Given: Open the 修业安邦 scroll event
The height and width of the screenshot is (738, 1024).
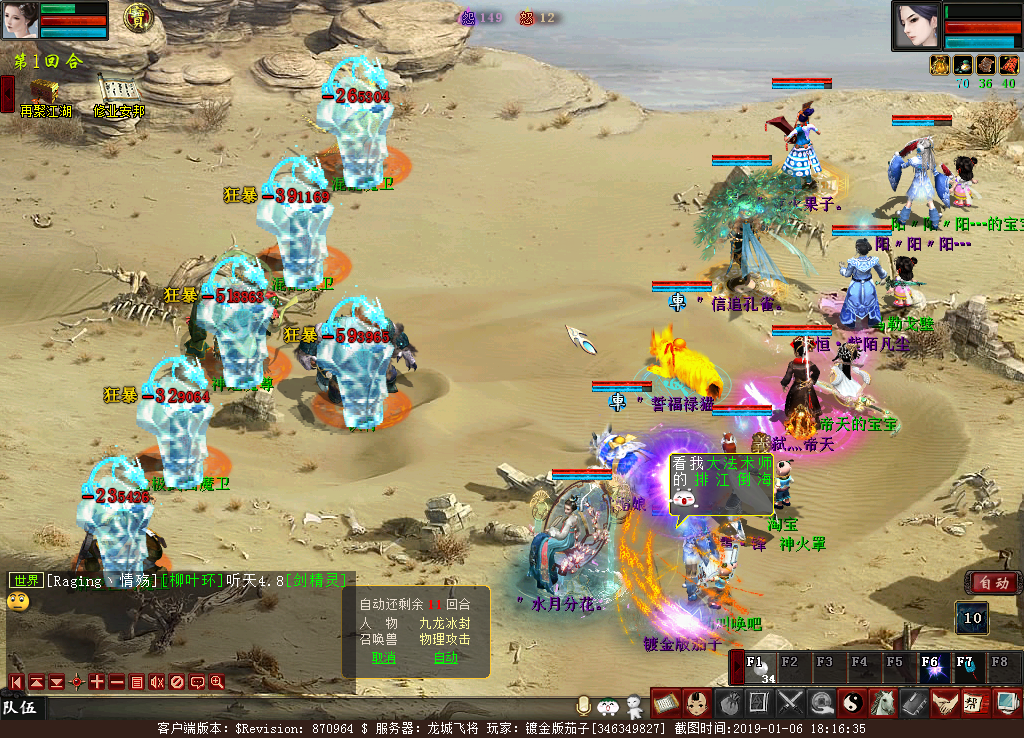Looking at the screenshot, I should [118, 91].
